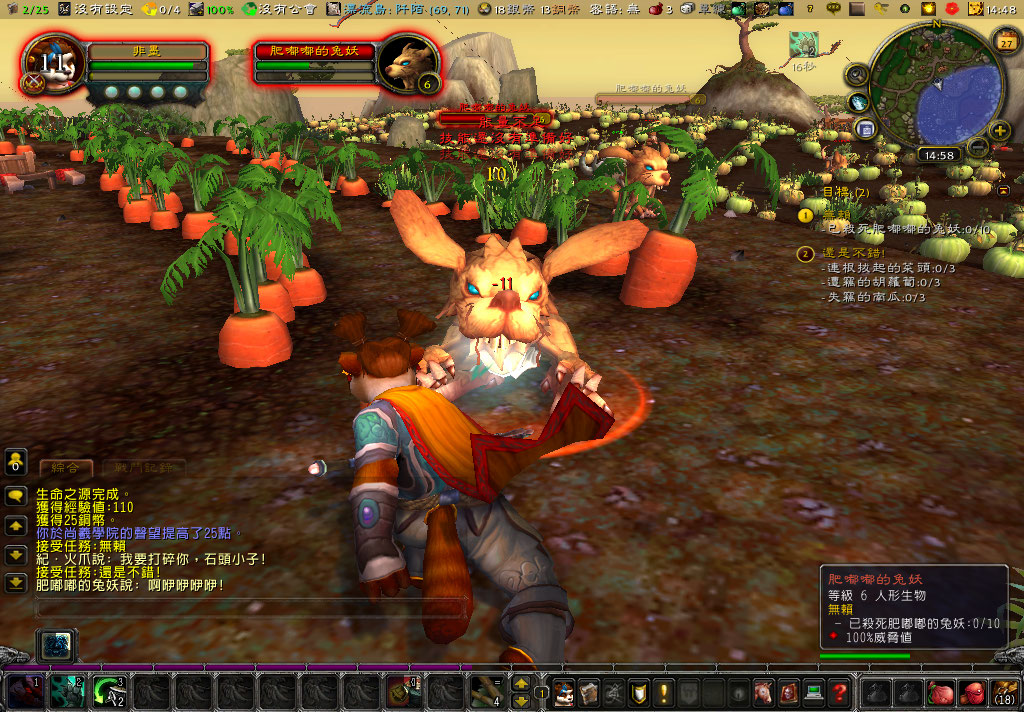The height and width of the screenshot is (712, 1024).
Task: Open the red question mark help button
Action: point(839,691)
